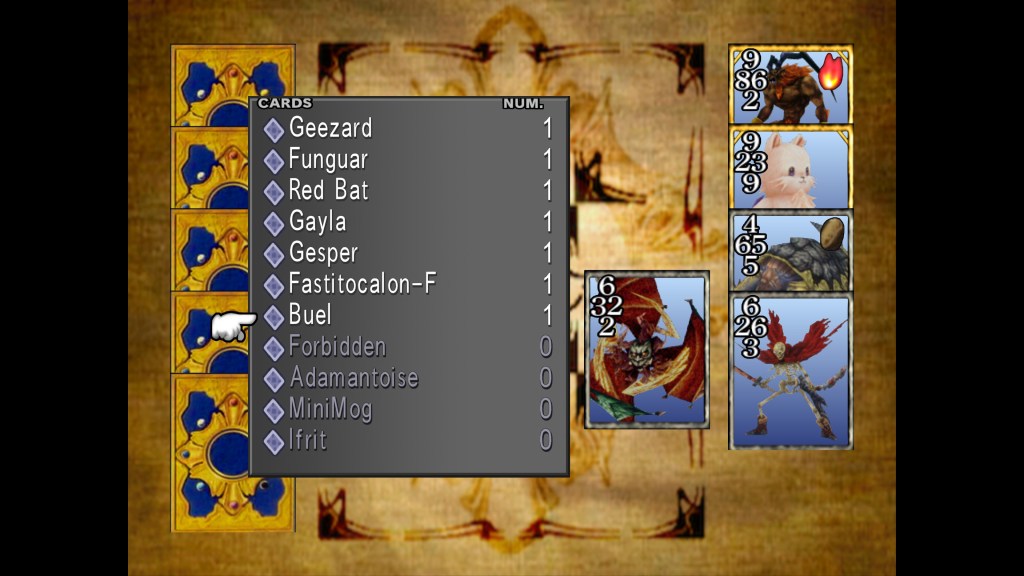Screen dimensions: 1024x576
Task: Select the Ifrit card with fire icon
Action: point(790,85)
